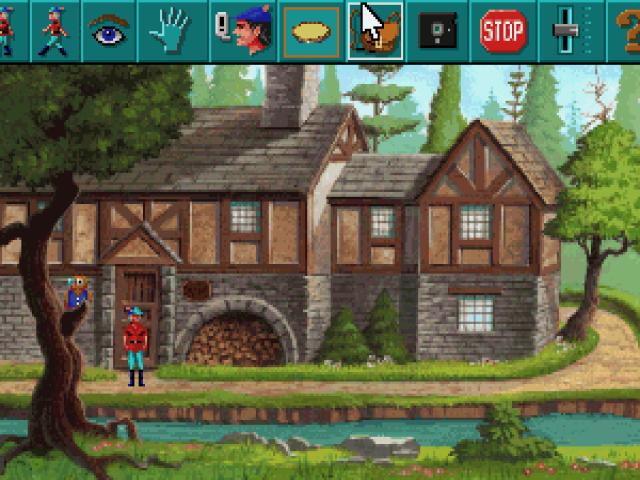The width and height of the screenshot is (640, 480).
Task: Open the inventory bag
Action: [x=375, y=31]
